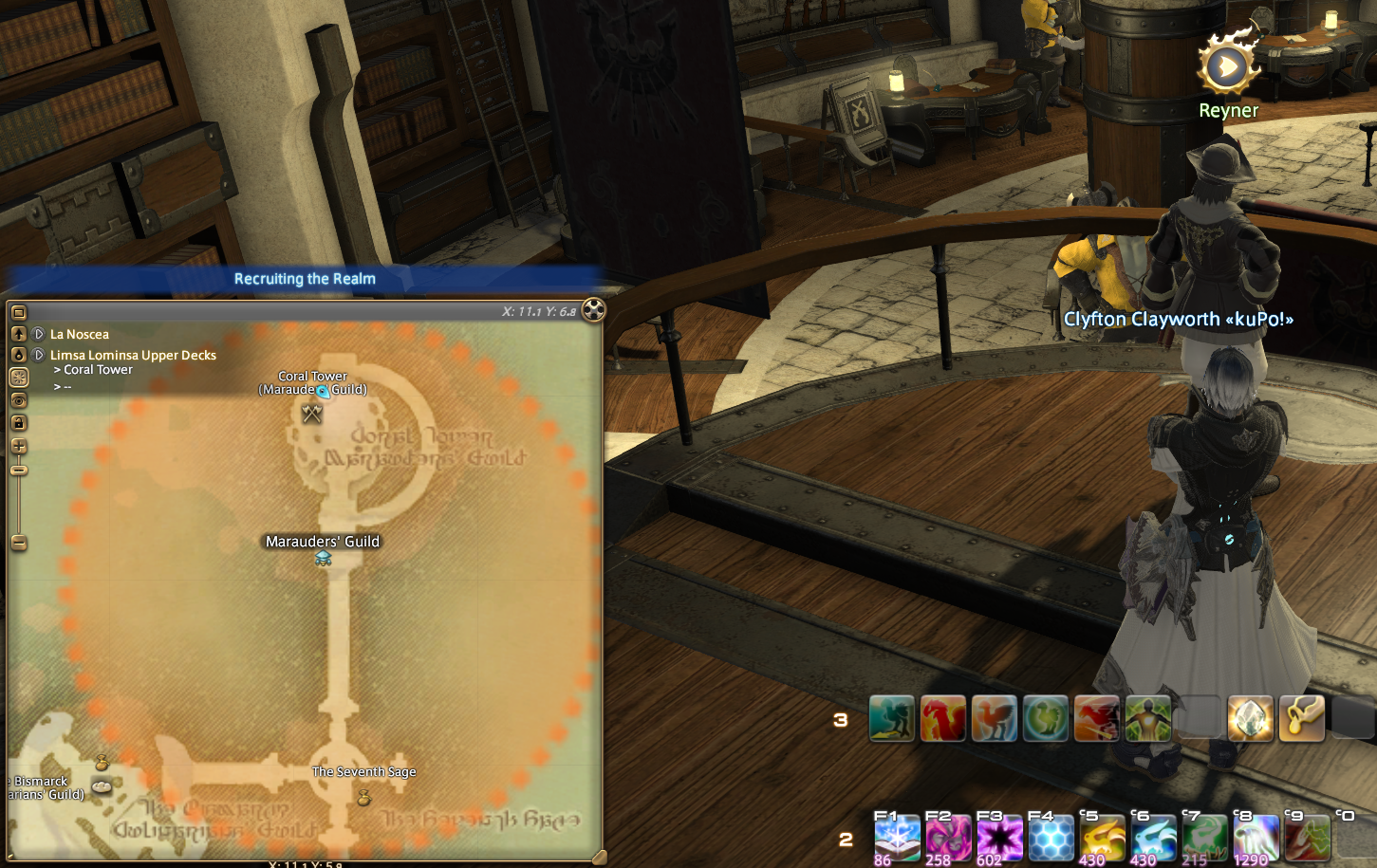Zoom out the map with minus button
The width and height of the screenshot is (1377, 868).
click(18, 543)
